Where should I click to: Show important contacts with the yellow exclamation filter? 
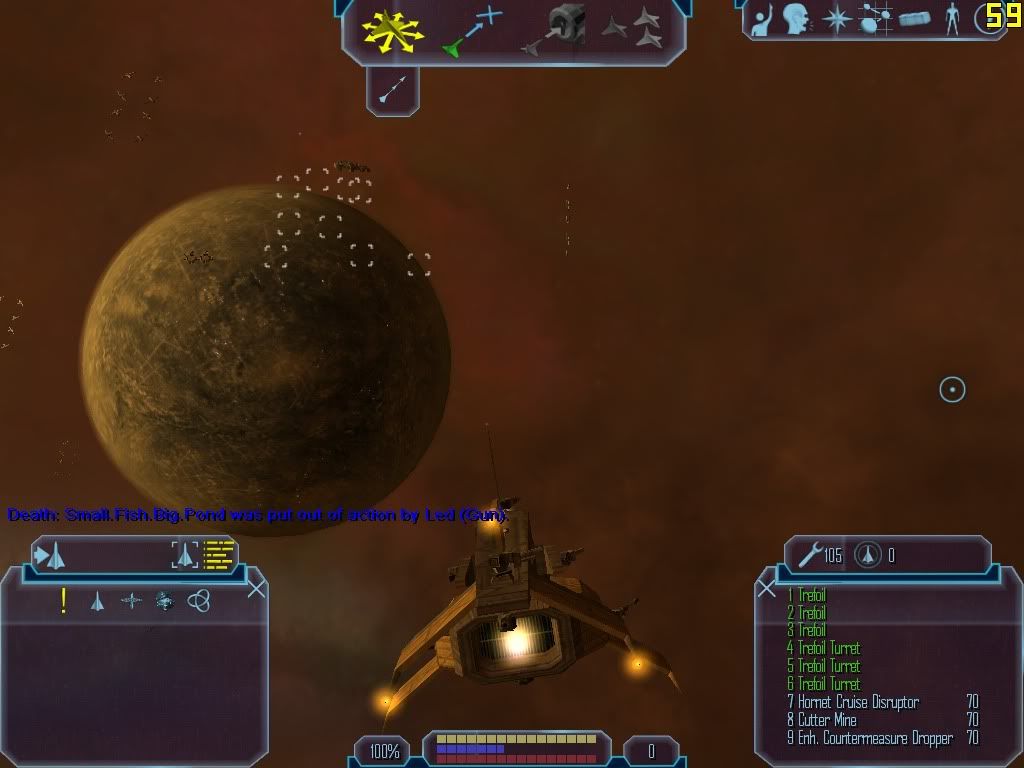click(64, 601)
